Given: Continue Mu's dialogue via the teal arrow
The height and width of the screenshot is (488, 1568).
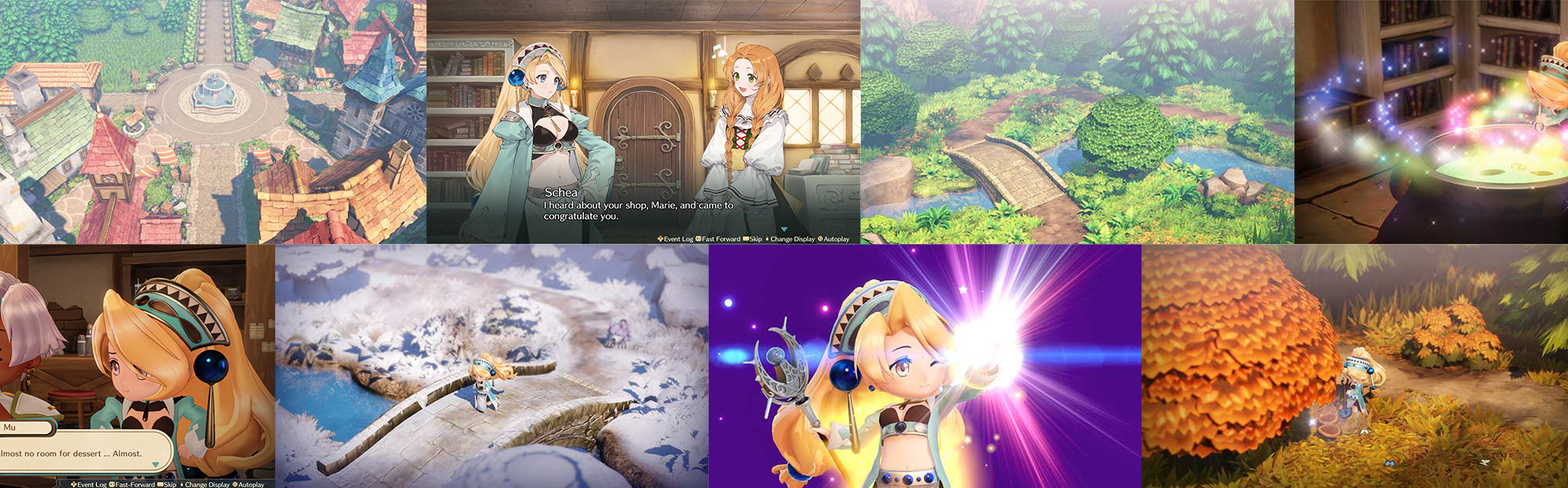Looking at the screenshot, I should [155, 464].
